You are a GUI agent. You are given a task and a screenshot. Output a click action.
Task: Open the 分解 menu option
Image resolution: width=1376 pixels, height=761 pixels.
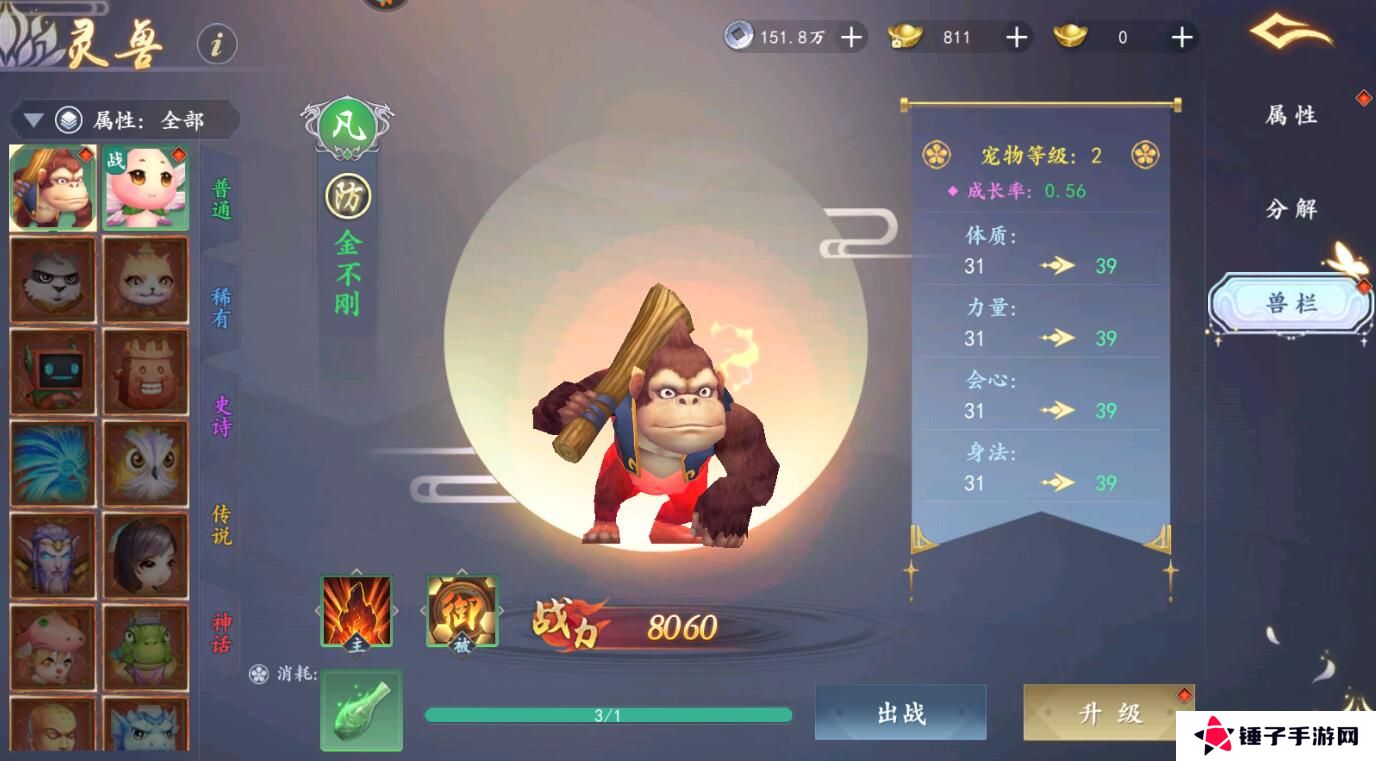(1294, 209)
